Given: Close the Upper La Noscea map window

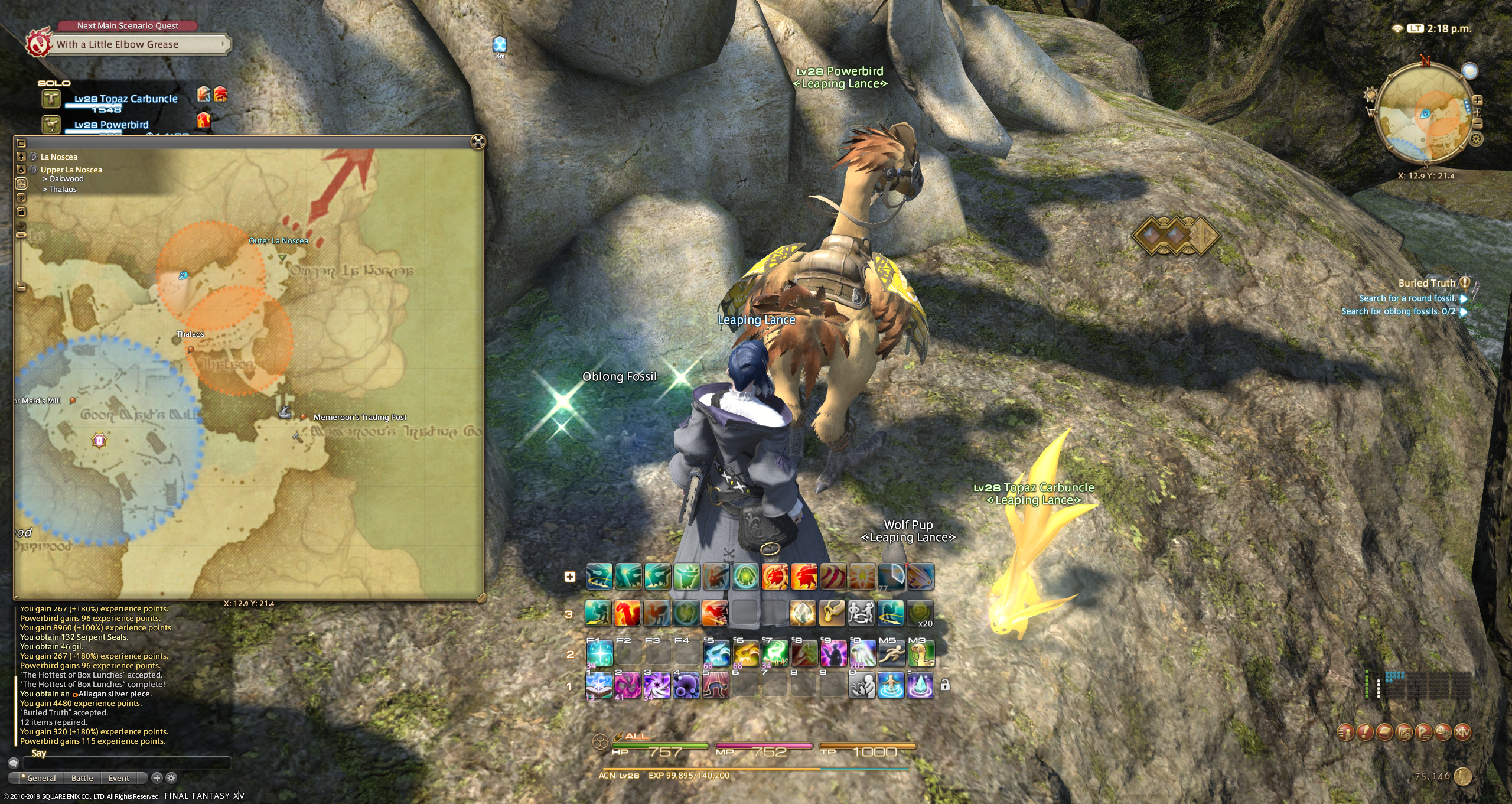Looking at the screenshot, I should click(x=478, y=142).
